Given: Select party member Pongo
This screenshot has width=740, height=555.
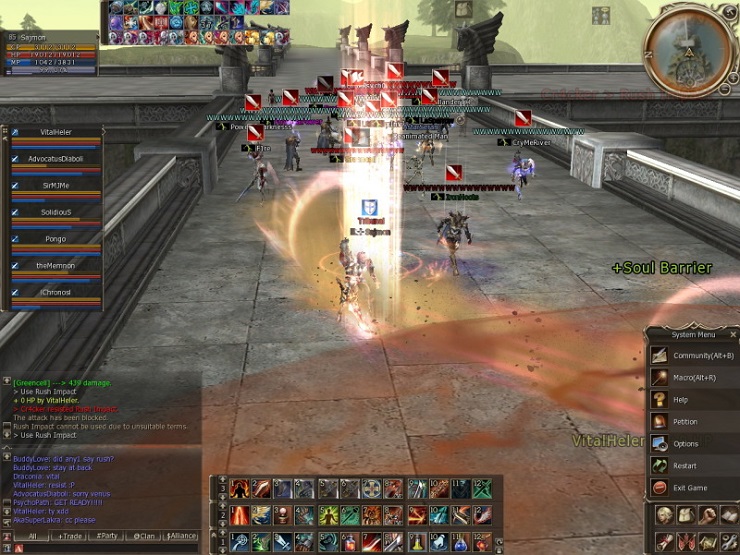Looking at the screenshot, I should pos(57,239).
